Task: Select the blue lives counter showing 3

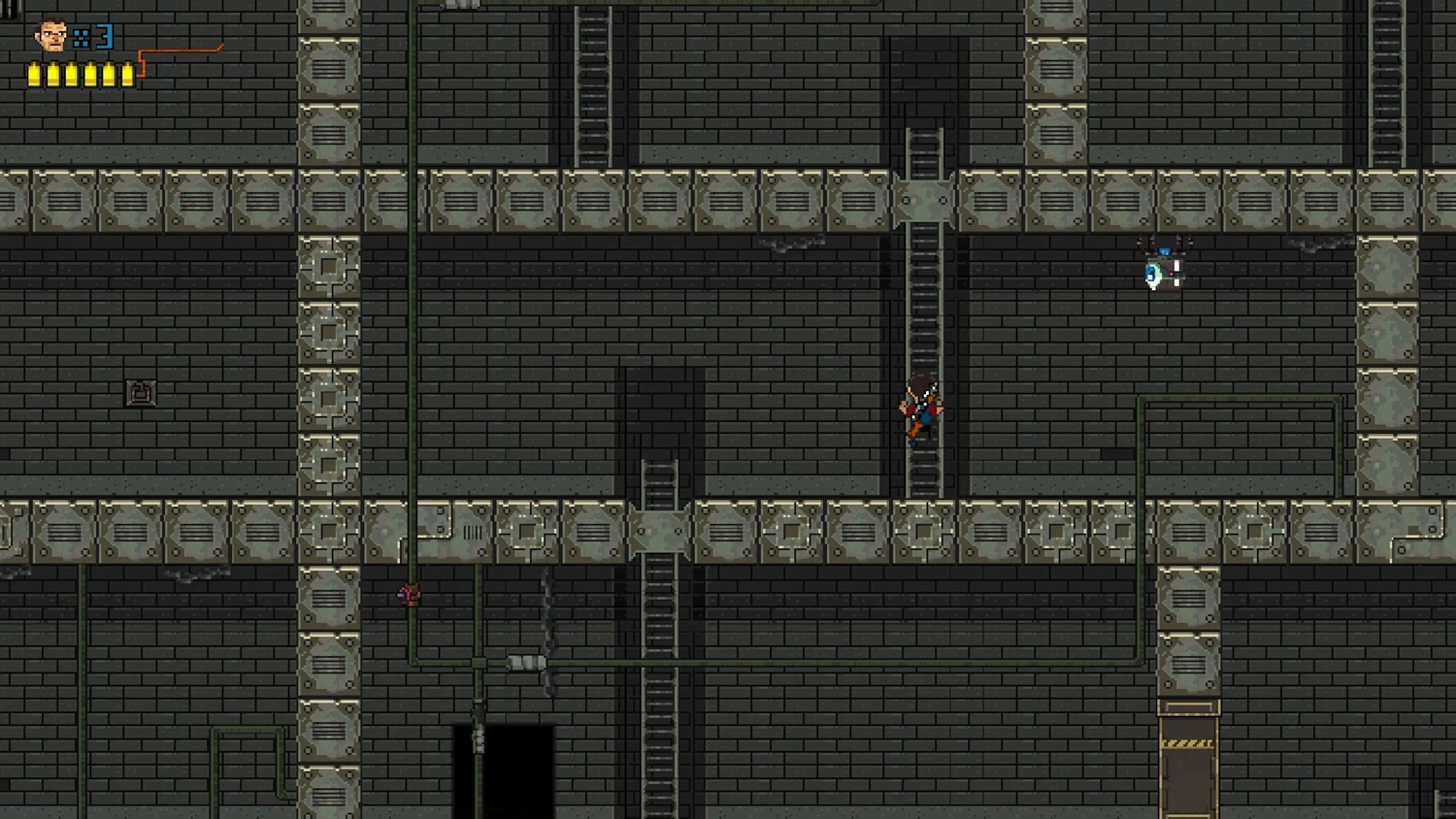Action: click(x=104, y=36)
